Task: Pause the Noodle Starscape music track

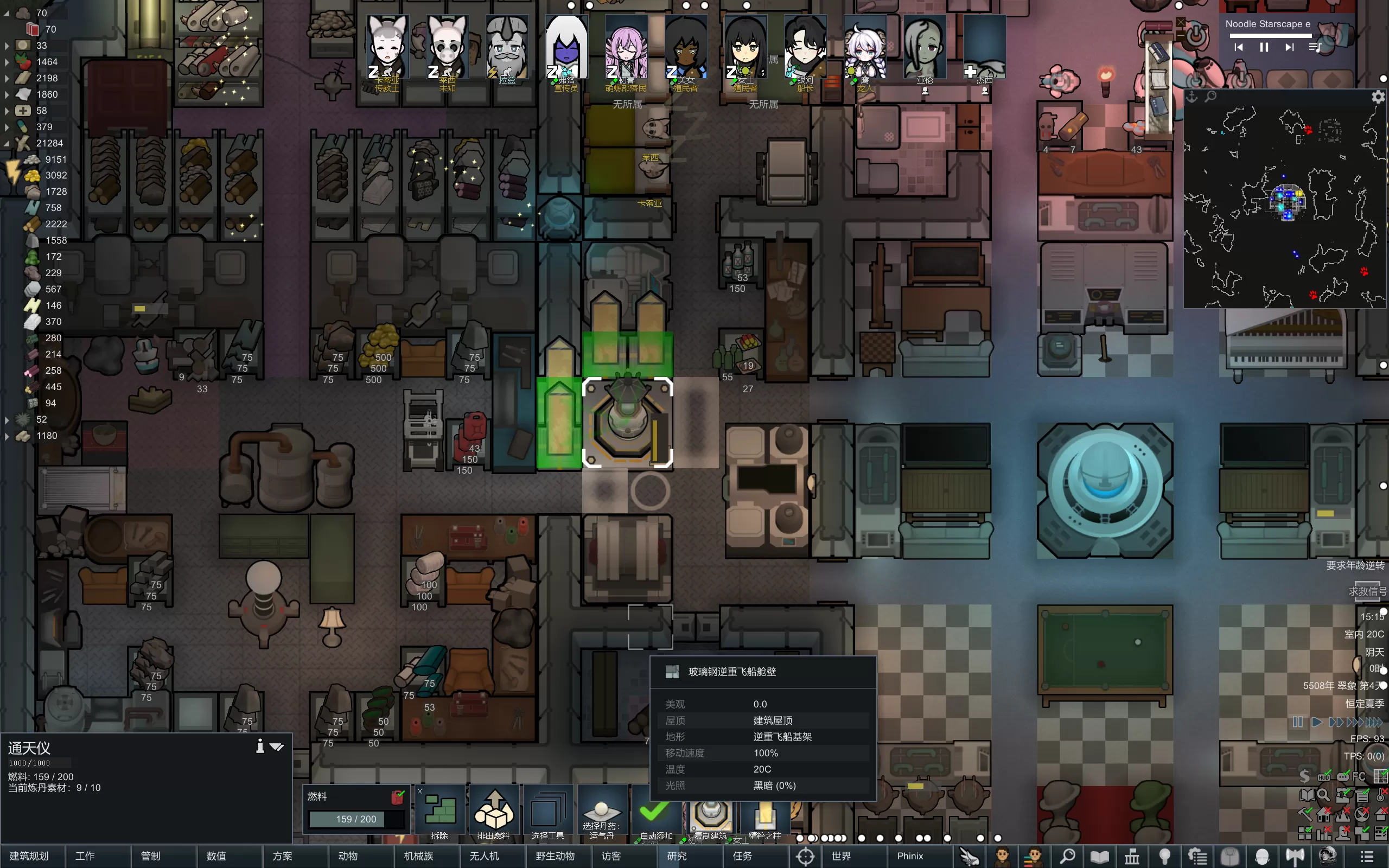Action: coord(1264,48)
